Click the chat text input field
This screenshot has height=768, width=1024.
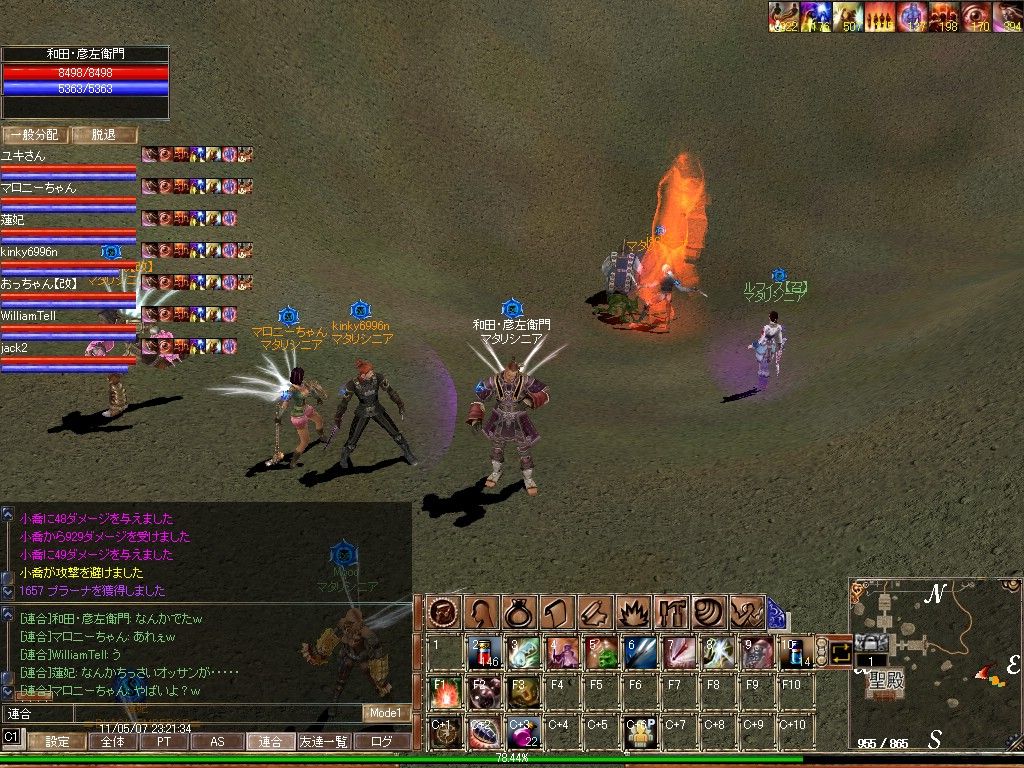click(180, 714)
